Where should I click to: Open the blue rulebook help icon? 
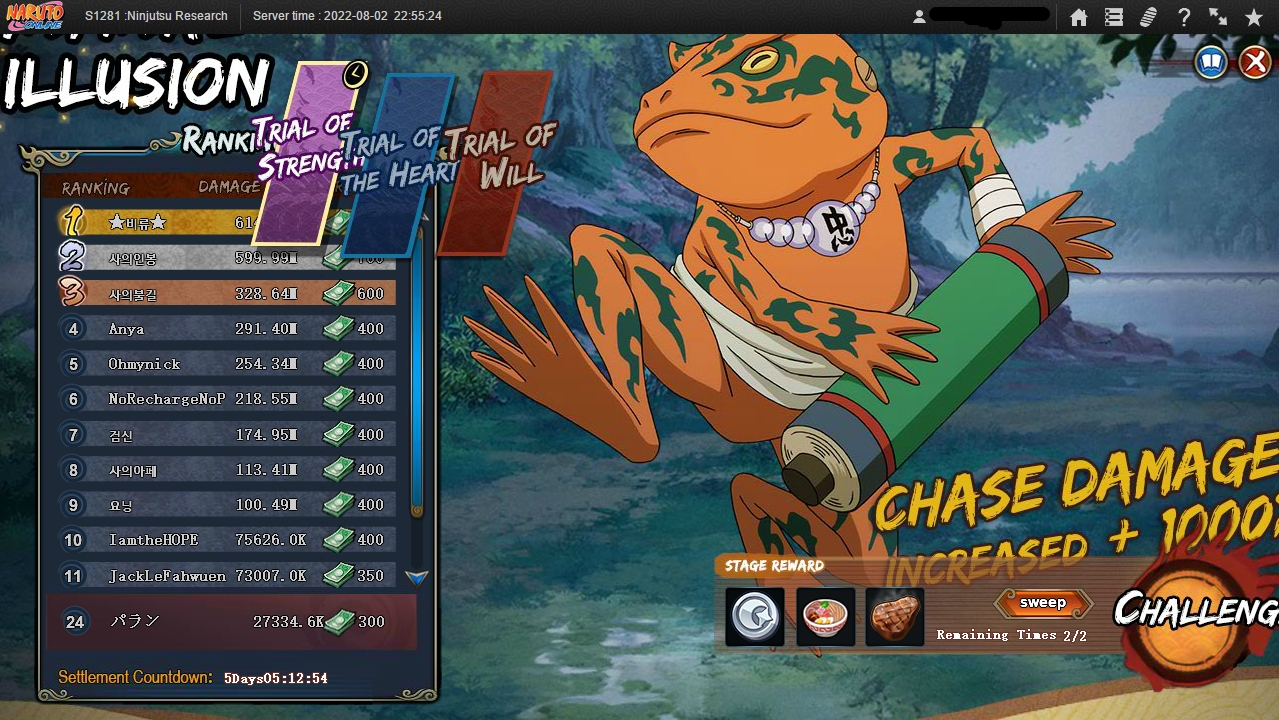tap(1212, 63)
